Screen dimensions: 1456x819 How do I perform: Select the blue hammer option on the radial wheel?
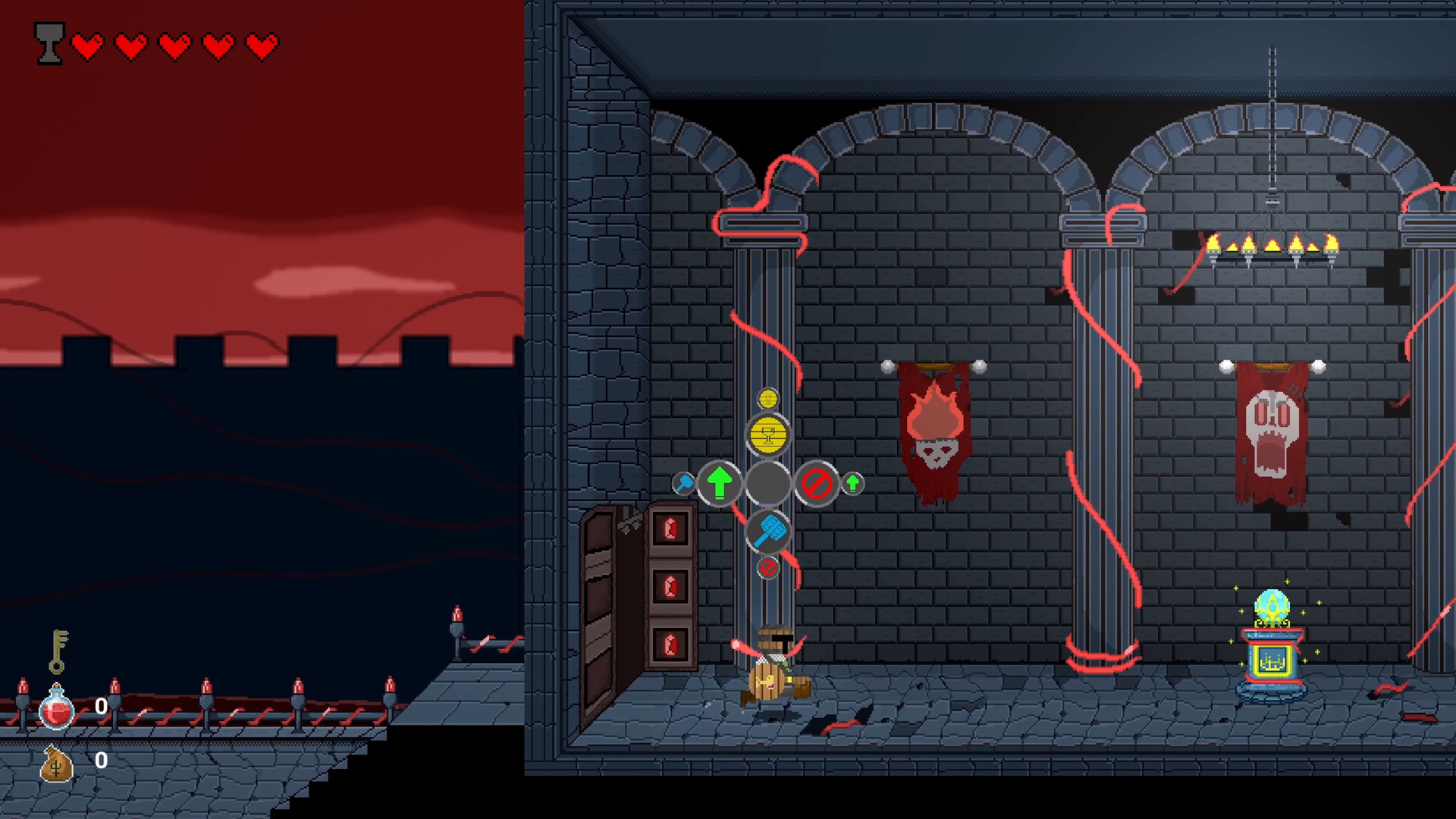click(x=768, y=532)
